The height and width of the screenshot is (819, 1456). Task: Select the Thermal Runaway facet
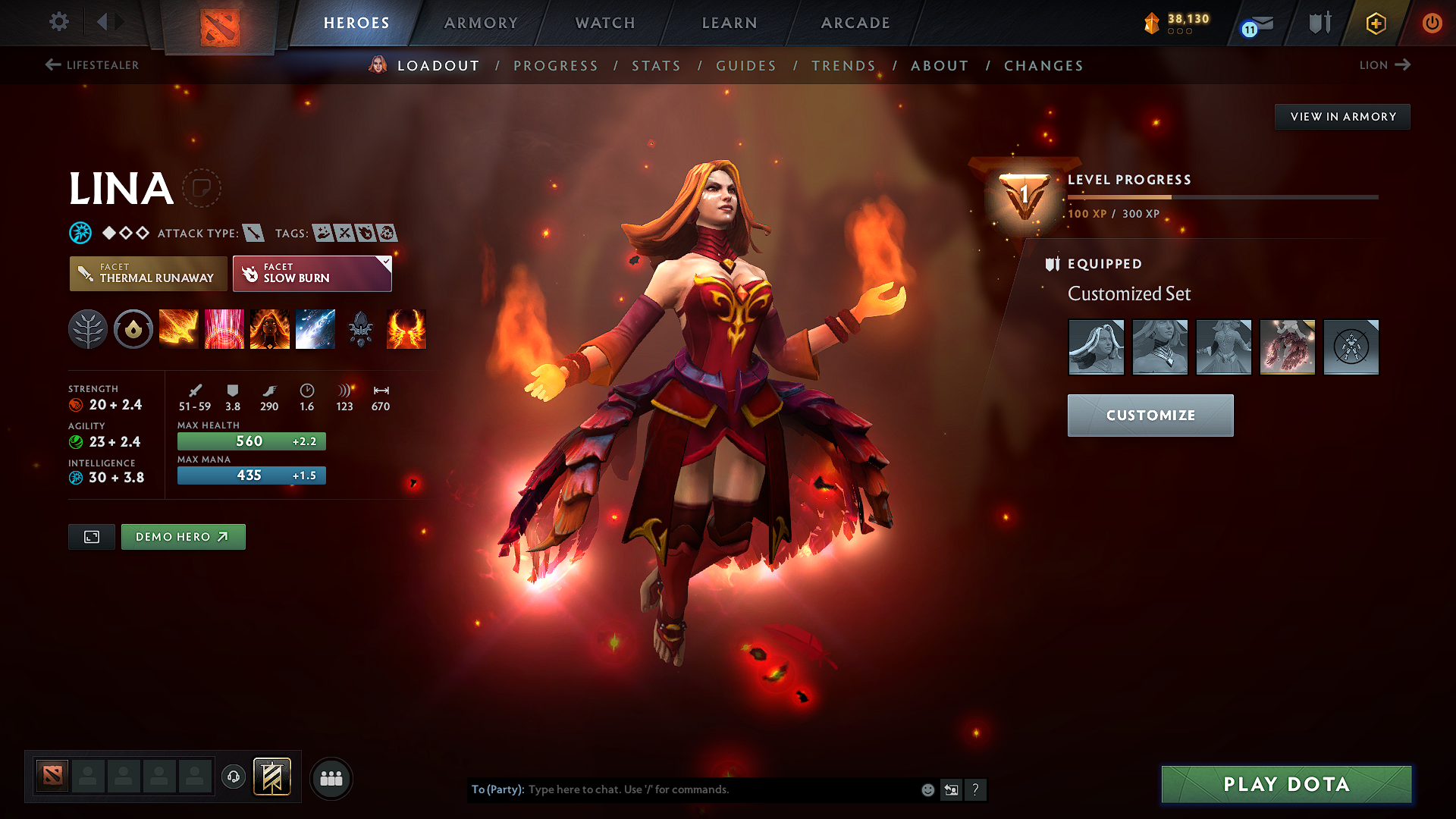(147, 273)
